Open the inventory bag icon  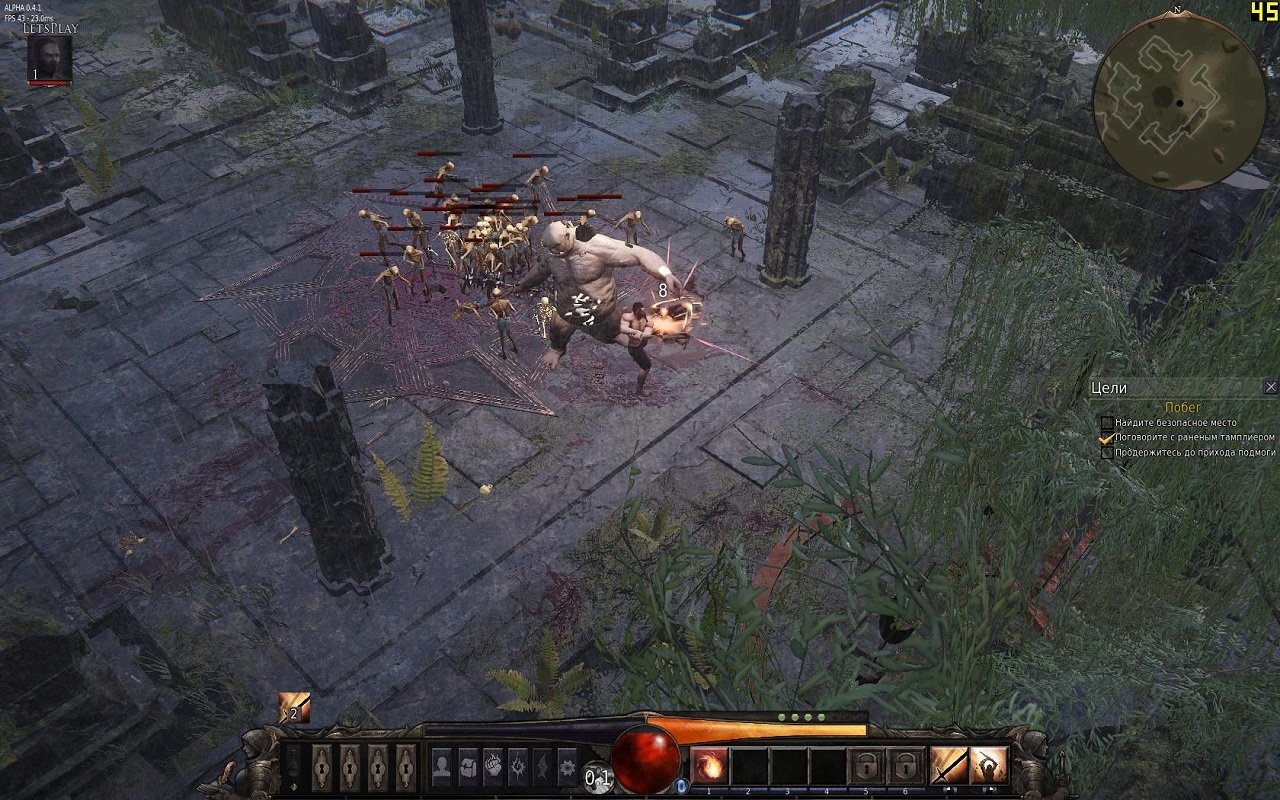coord(468,766)
